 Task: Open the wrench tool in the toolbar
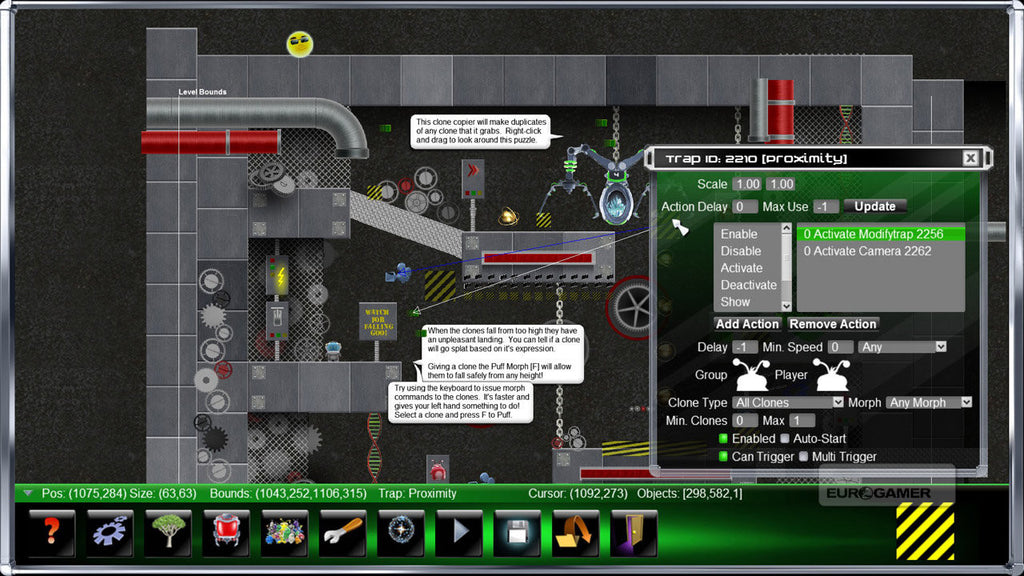point(343,532)
